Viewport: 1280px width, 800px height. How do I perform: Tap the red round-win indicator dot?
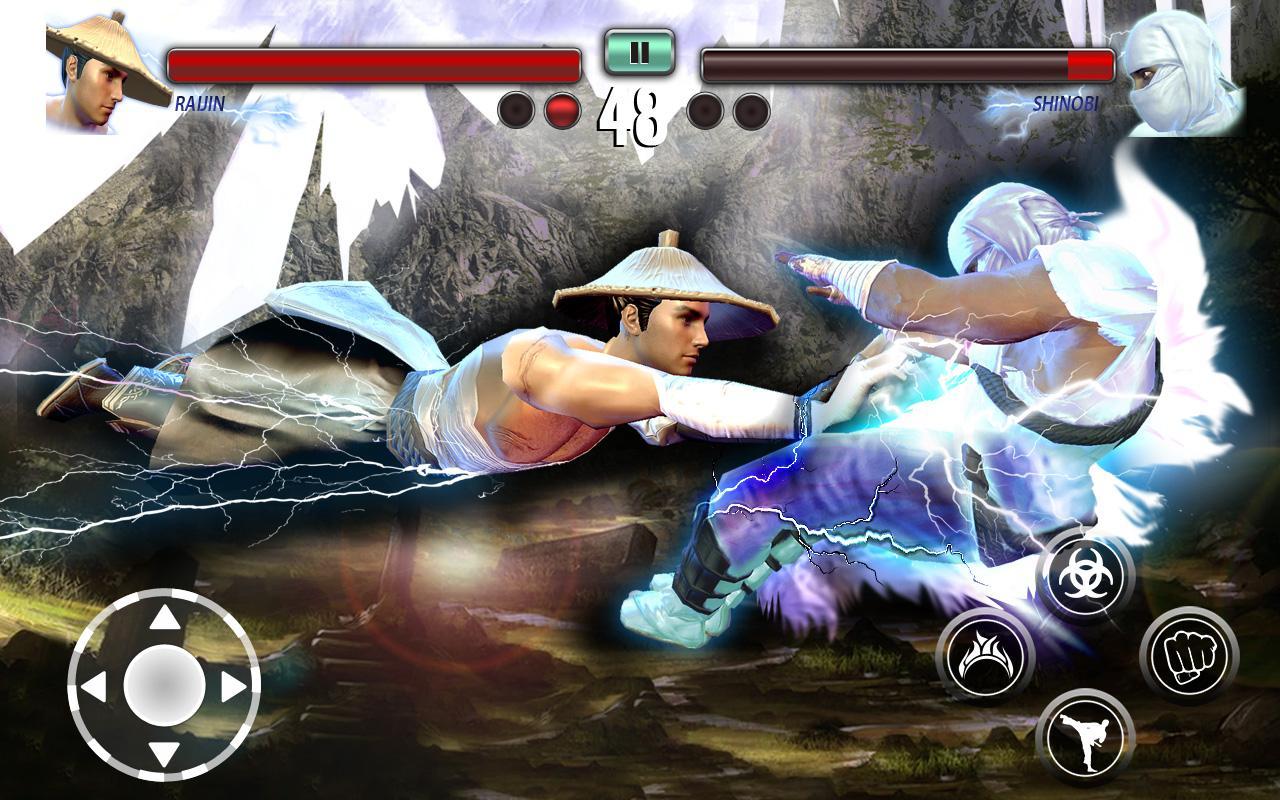click(561, 110)
